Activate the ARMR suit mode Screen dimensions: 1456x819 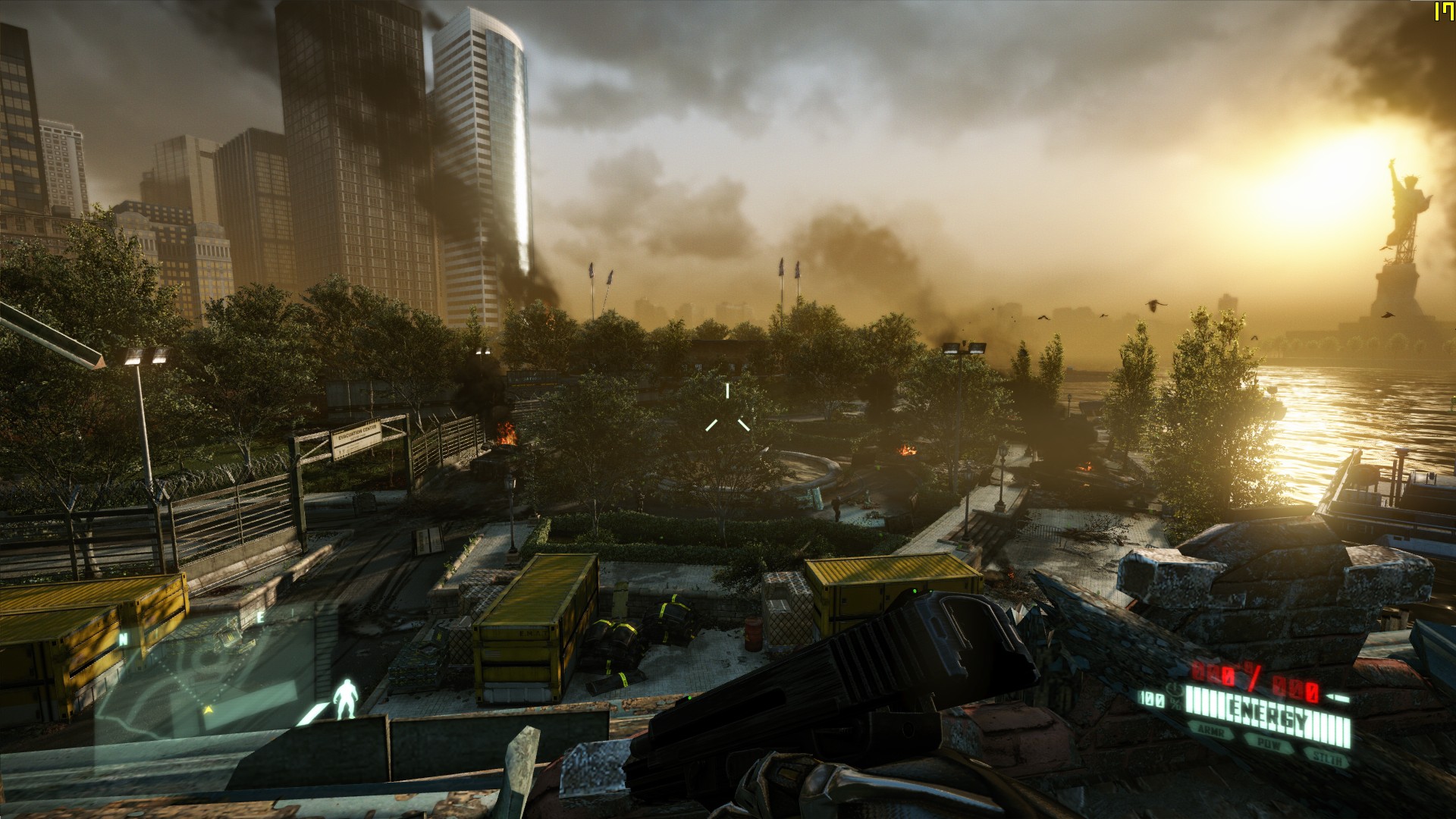click(x=1211, y=730)
